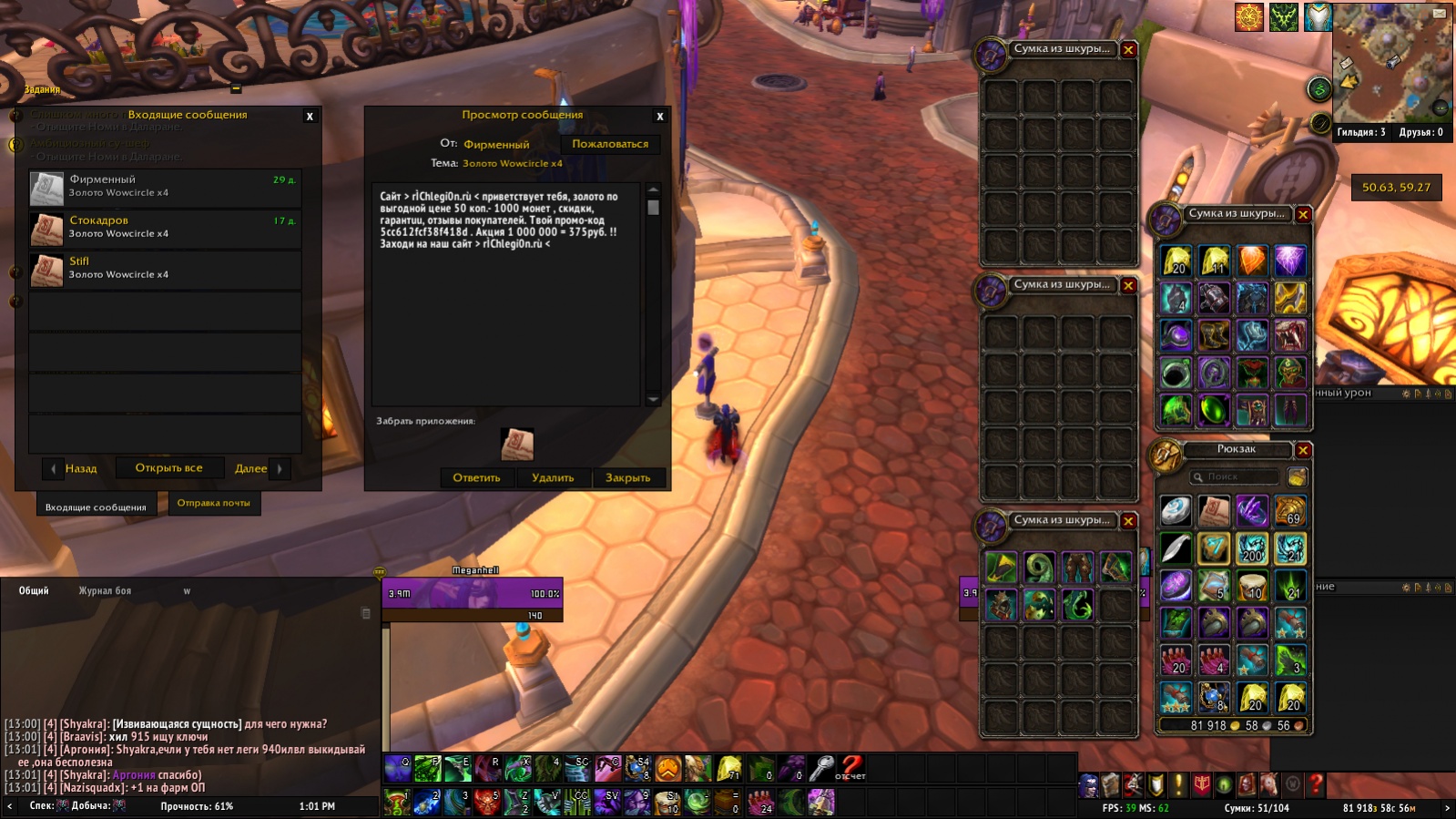The width and height of the screenshot is (1456, 819).
Task: Take the mail attachment icon
Action: [x=517, y=444]
